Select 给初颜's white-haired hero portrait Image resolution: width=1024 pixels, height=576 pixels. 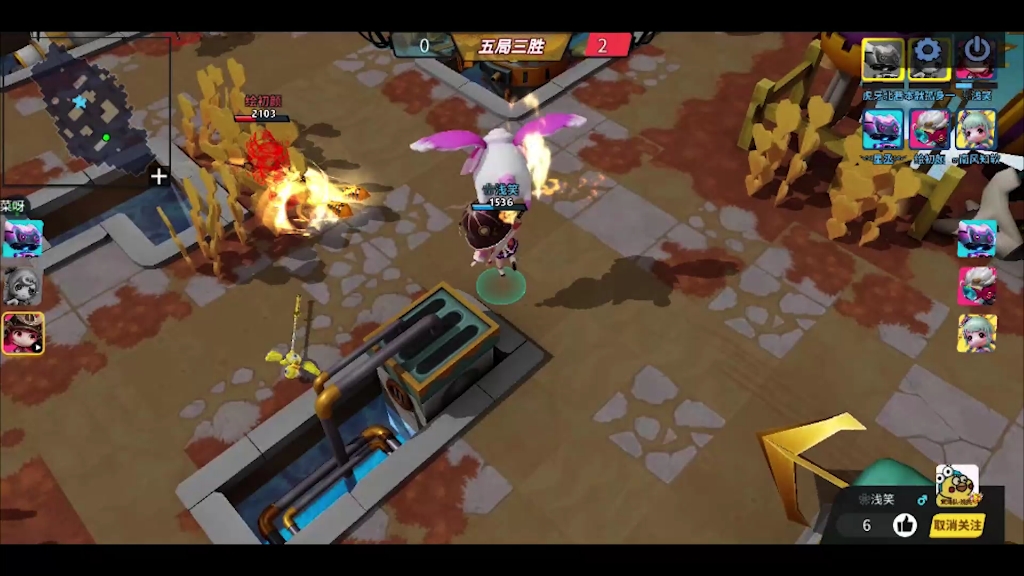[x=929, y=130]
